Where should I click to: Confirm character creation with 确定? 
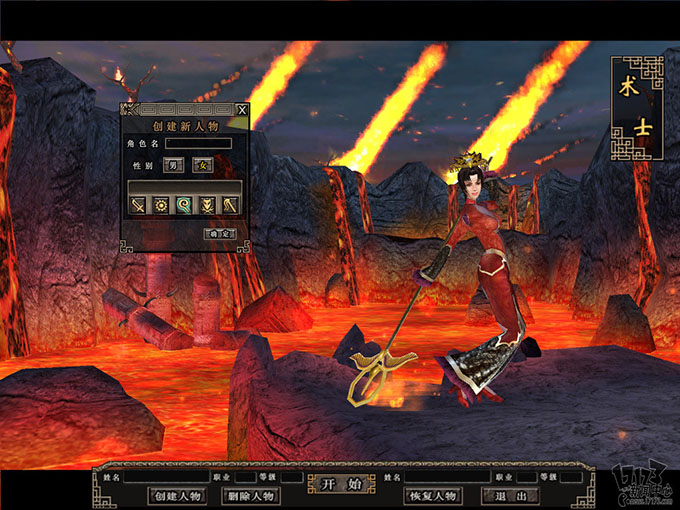tap(219, 233)
